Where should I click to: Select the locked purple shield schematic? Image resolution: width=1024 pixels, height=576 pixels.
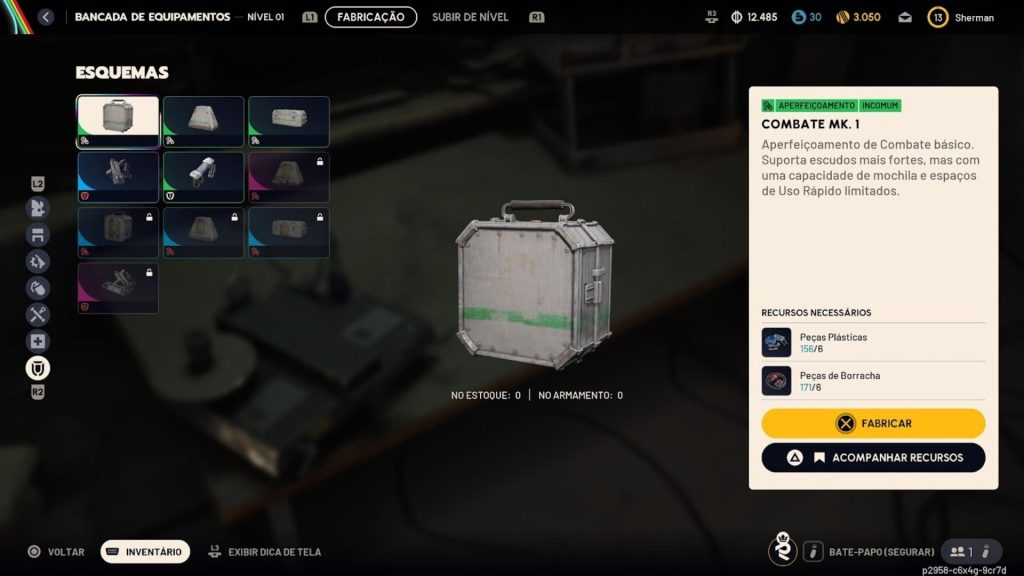(x=118, y=288)
